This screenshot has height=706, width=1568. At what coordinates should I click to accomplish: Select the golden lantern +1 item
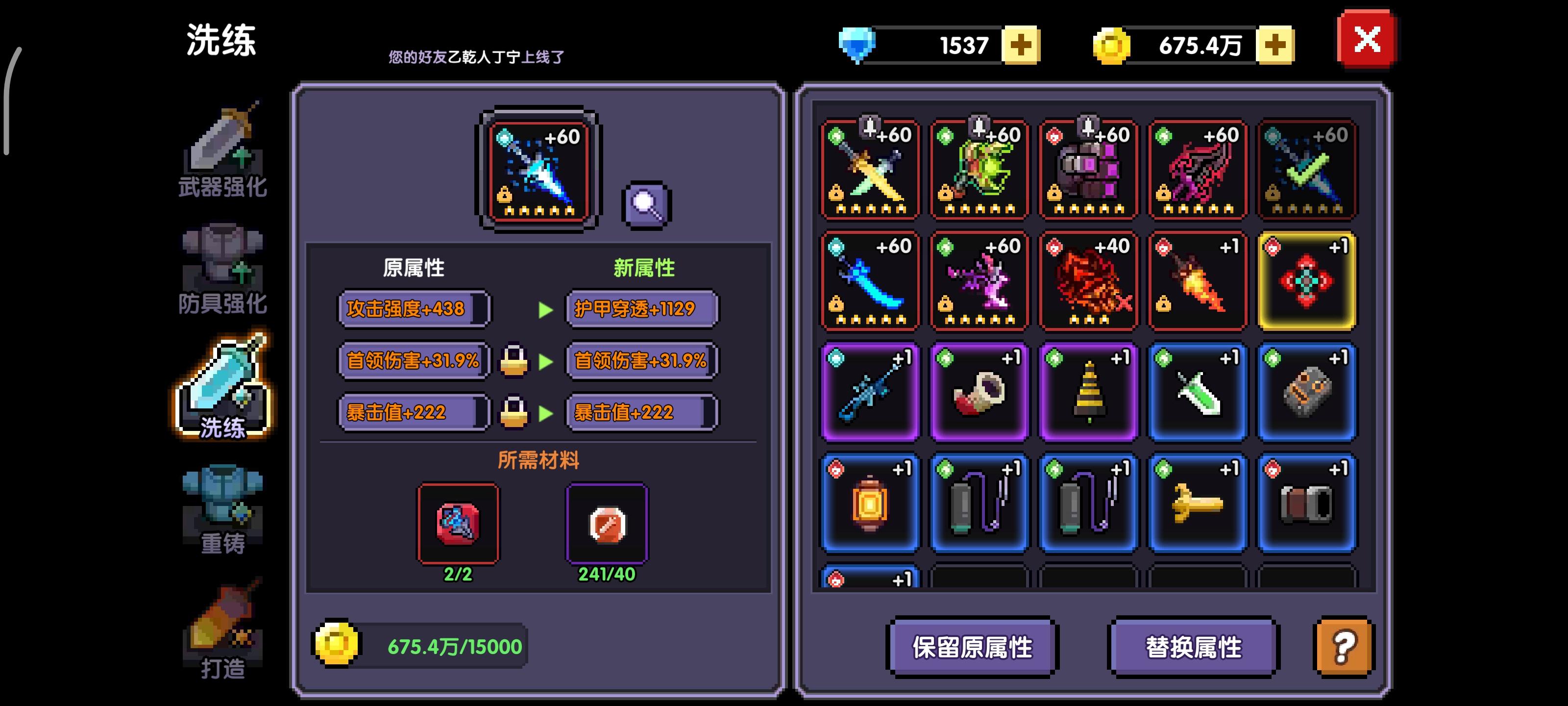click(869, 503)
